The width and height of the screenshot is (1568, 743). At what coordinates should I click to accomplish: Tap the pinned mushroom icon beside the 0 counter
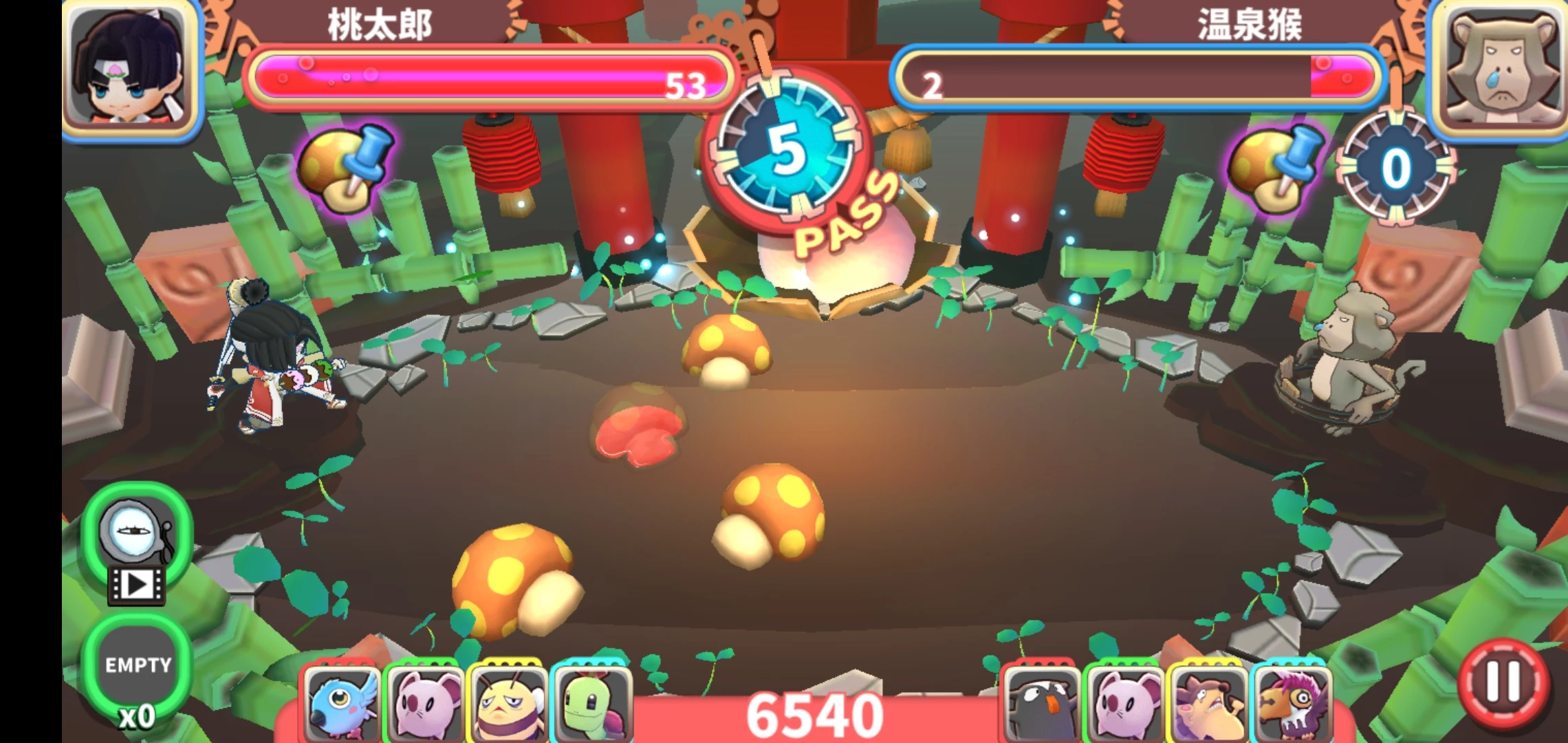point(1276,169)
